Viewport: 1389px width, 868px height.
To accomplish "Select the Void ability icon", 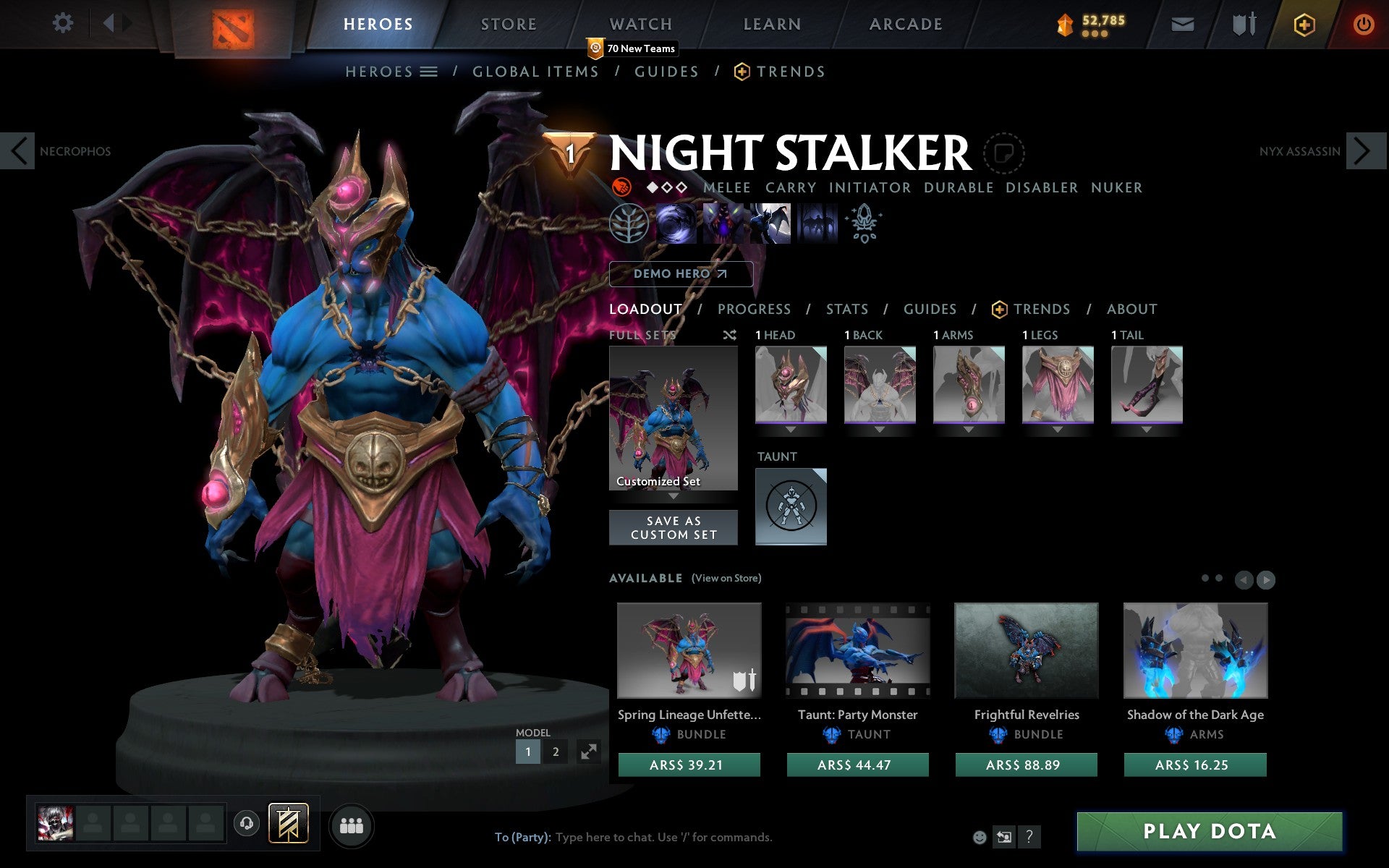I will [x=676, y=224].
